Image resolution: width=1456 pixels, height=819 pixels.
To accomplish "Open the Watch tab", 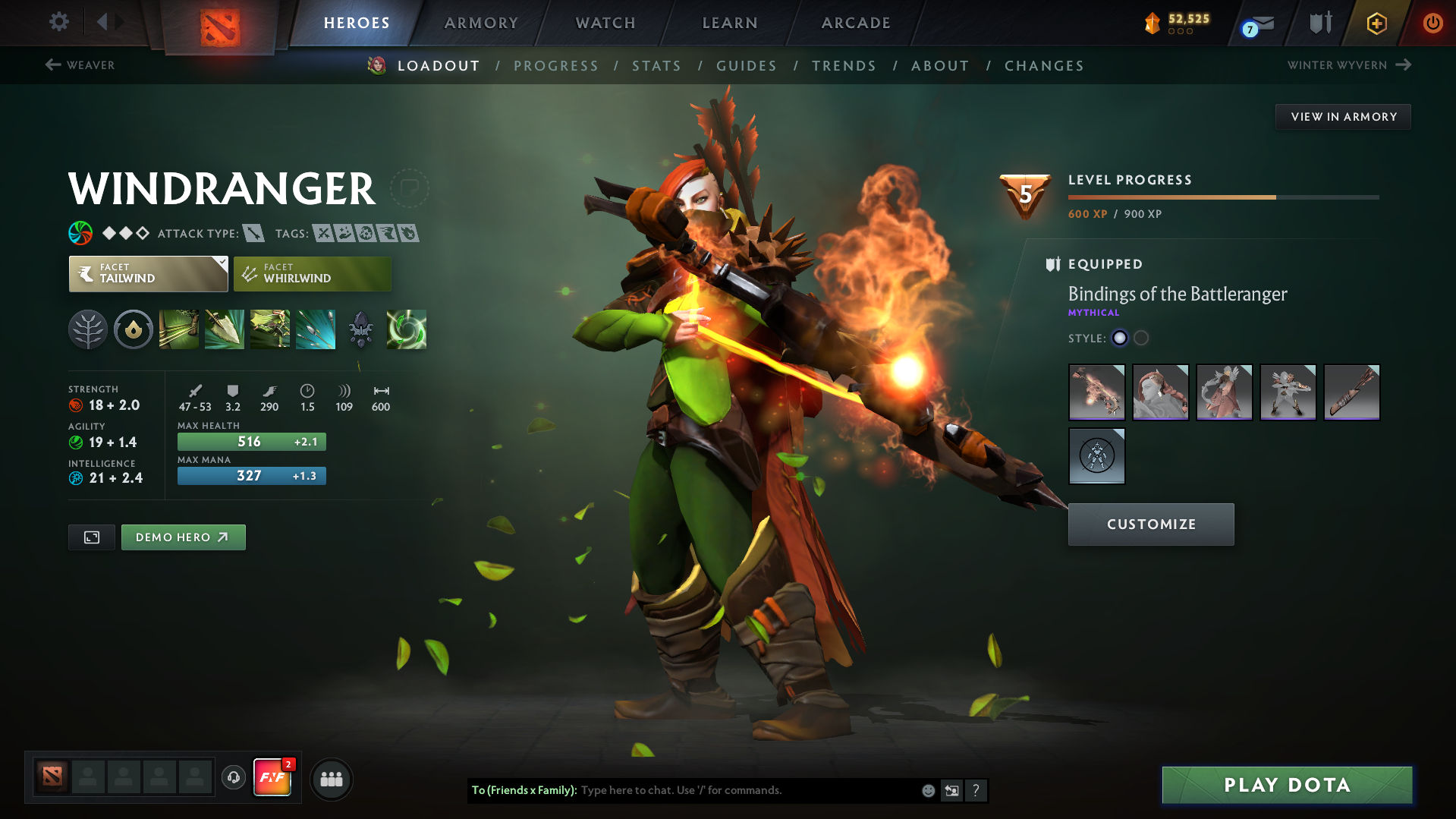I will tap(605, 23).
